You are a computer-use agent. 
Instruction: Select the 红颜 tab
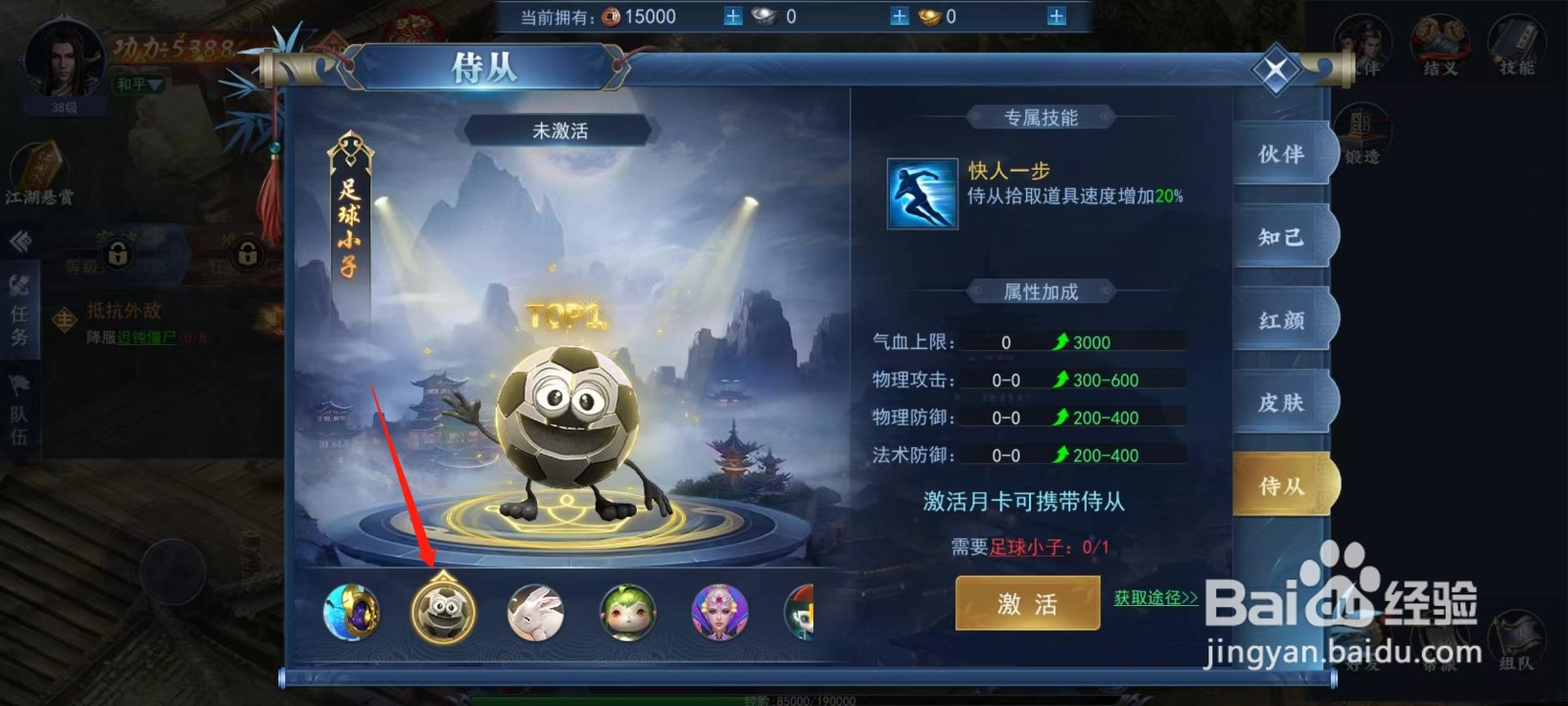(1281, 321)
